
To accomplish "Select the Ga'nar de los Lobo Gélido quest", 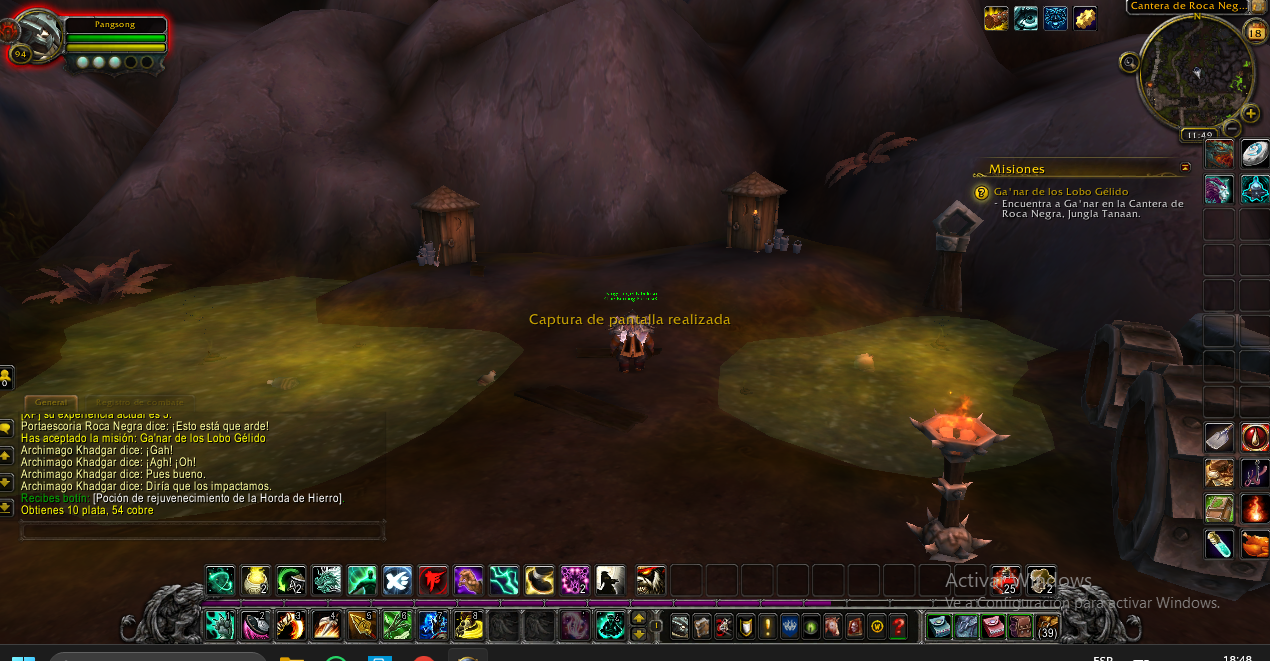I will coord(1060,191).
